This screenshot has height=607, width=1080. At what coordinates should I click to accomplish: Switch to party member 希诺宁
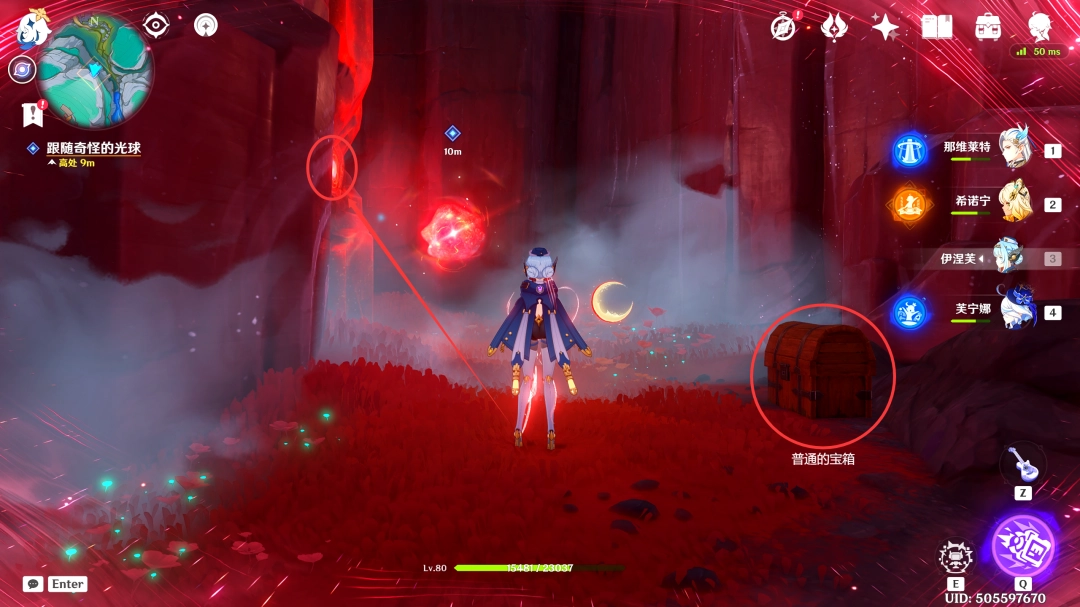click(1013, 203)
